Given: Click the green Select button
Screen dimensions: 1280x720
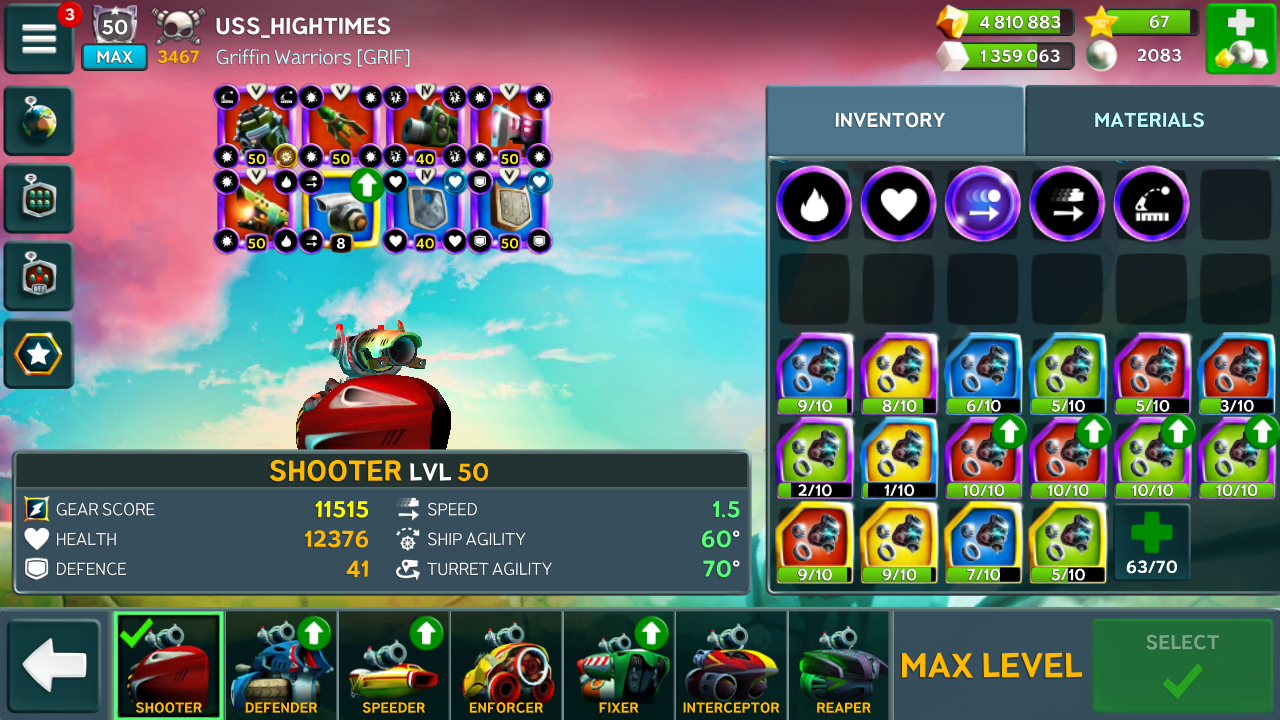Looking at the screenshot, I should pos(1182,665).
